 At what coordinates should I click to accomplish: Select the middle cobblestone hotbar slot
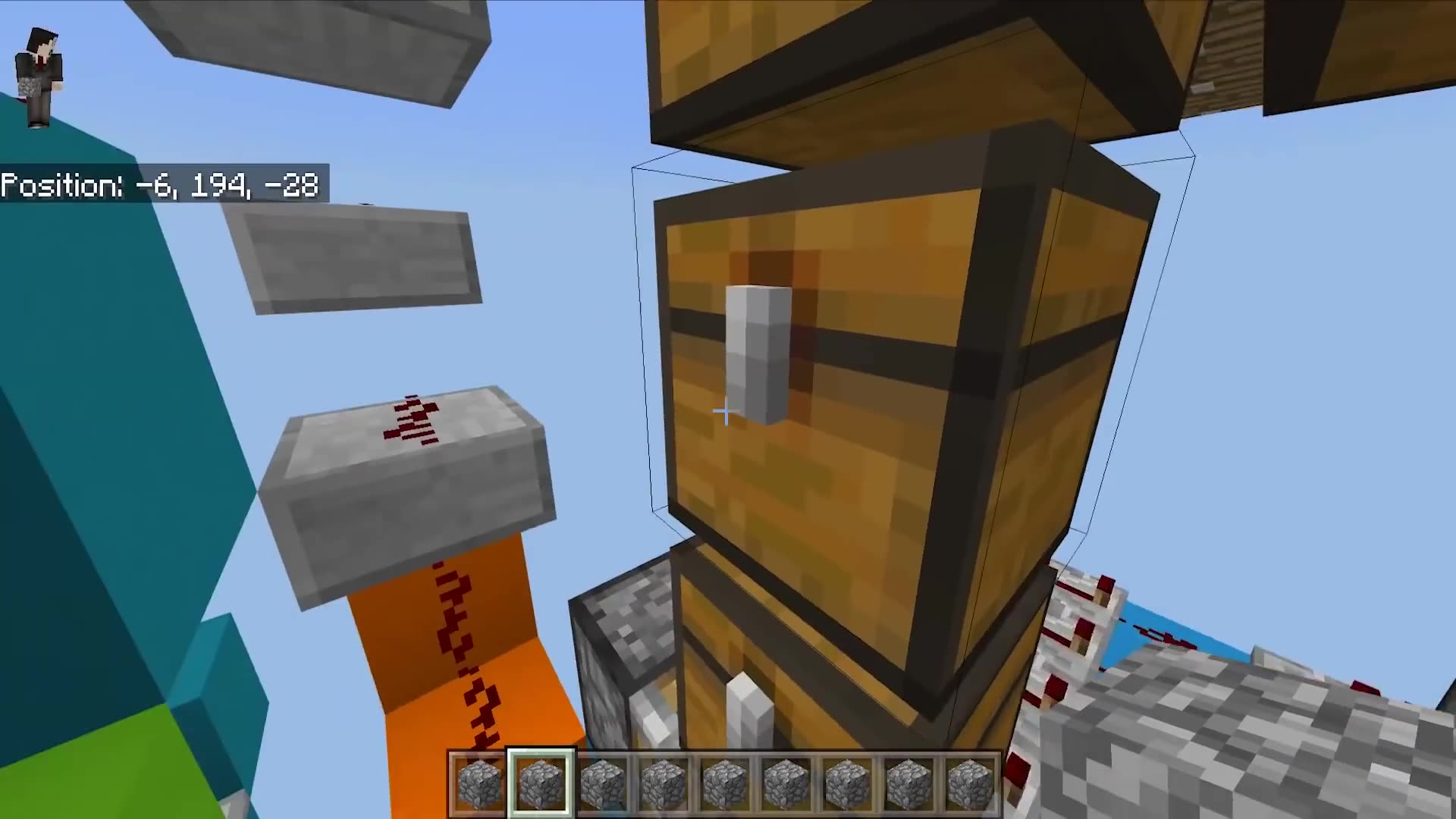pyautogui.click(x=726, y=781)
